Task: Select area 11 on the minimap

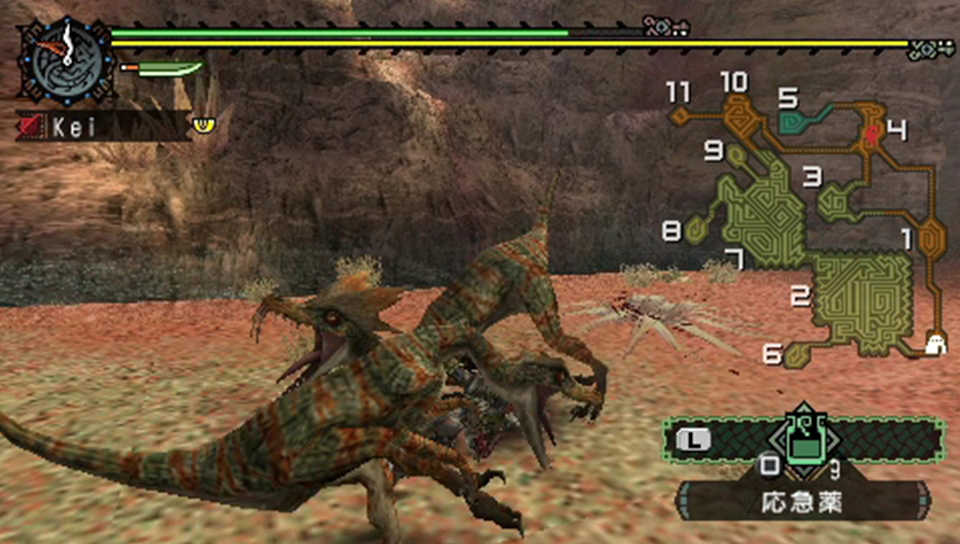Action: pyautogui.click(x=680, y=115)
